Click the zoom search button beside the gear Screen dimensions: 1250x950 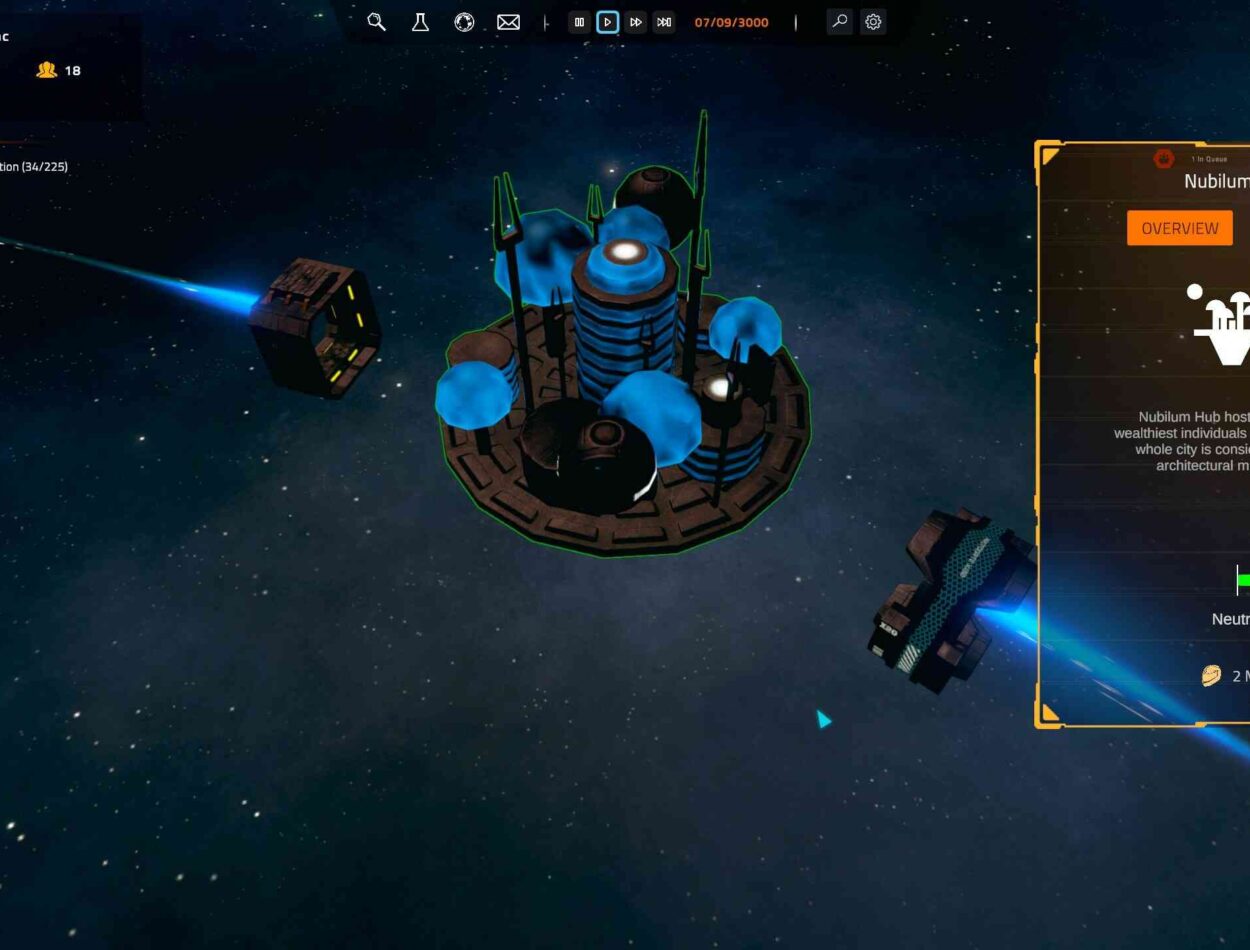coord(840,22)
